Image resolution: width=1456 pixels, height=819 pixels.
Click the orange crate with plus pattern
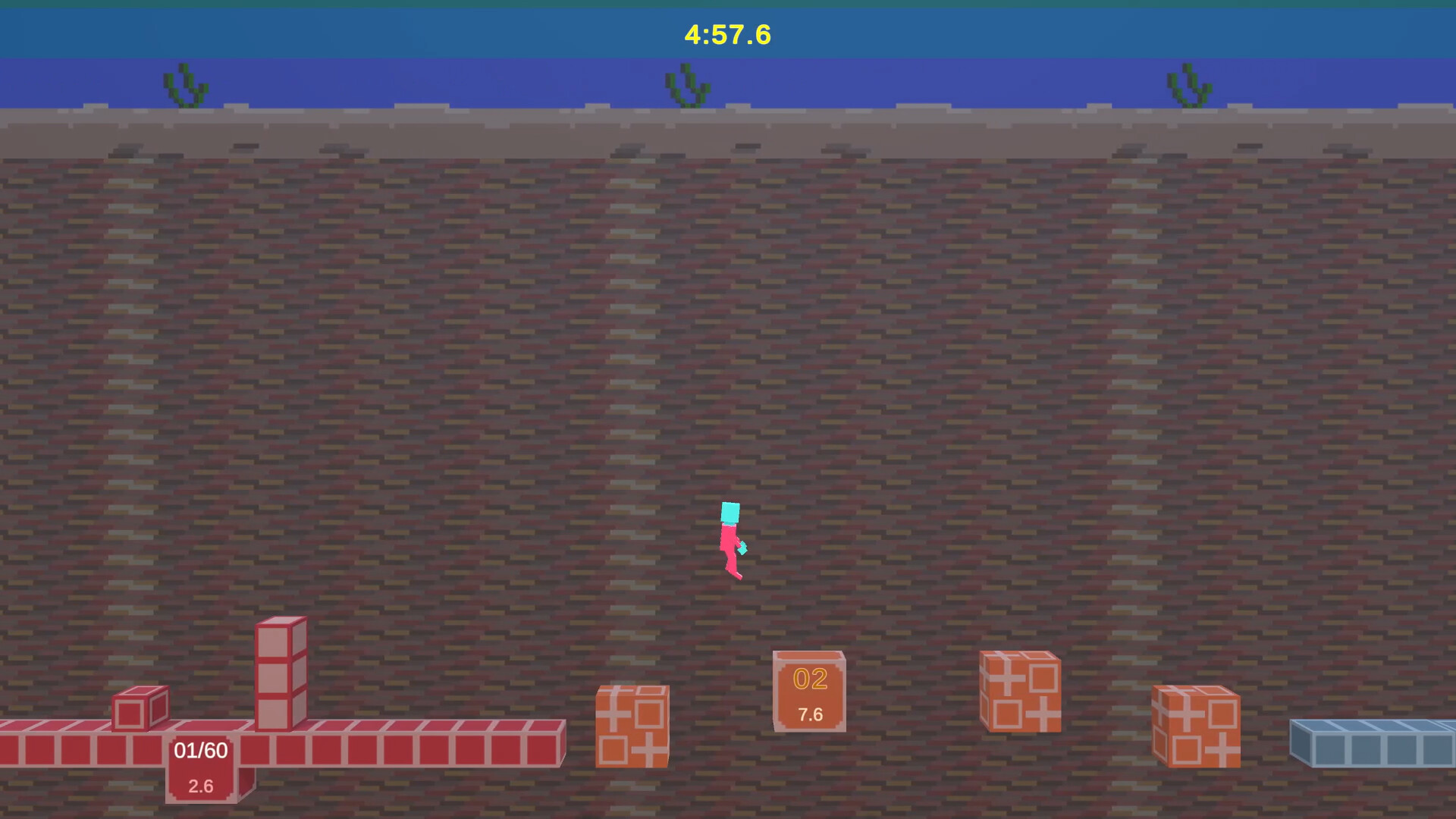pos(633,724)
